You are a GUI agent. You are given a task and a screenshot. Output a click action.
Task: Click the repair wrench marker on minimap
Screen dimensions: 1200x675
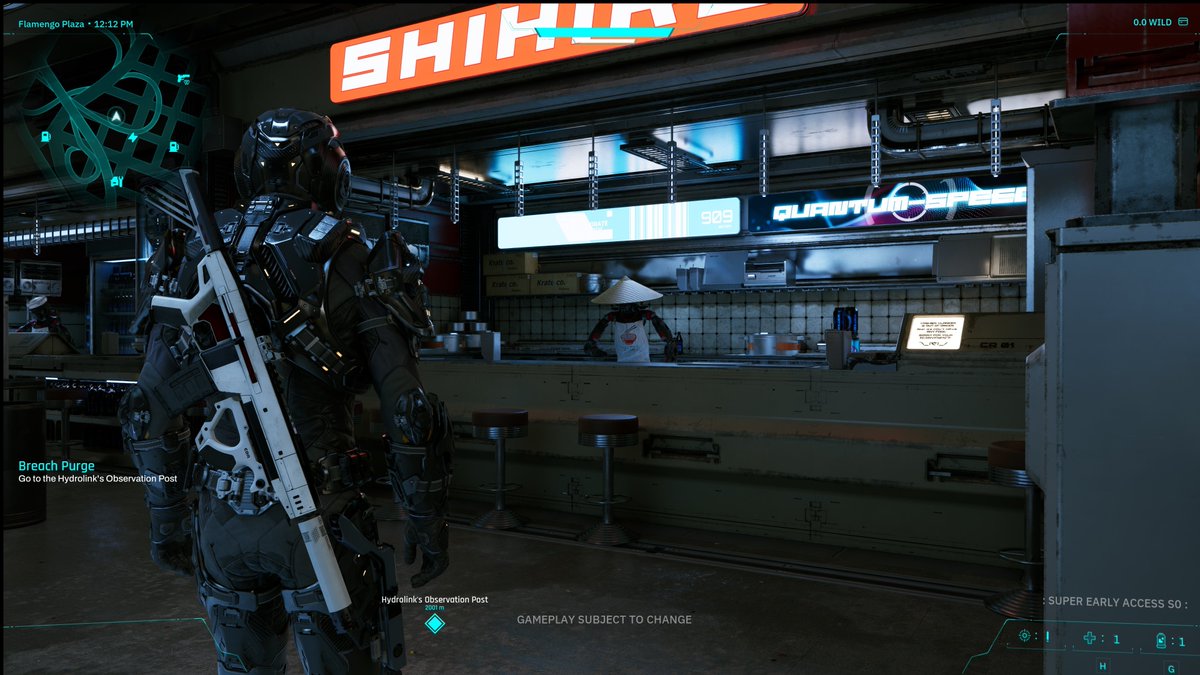pyautogui.click(x=118, y=182)
